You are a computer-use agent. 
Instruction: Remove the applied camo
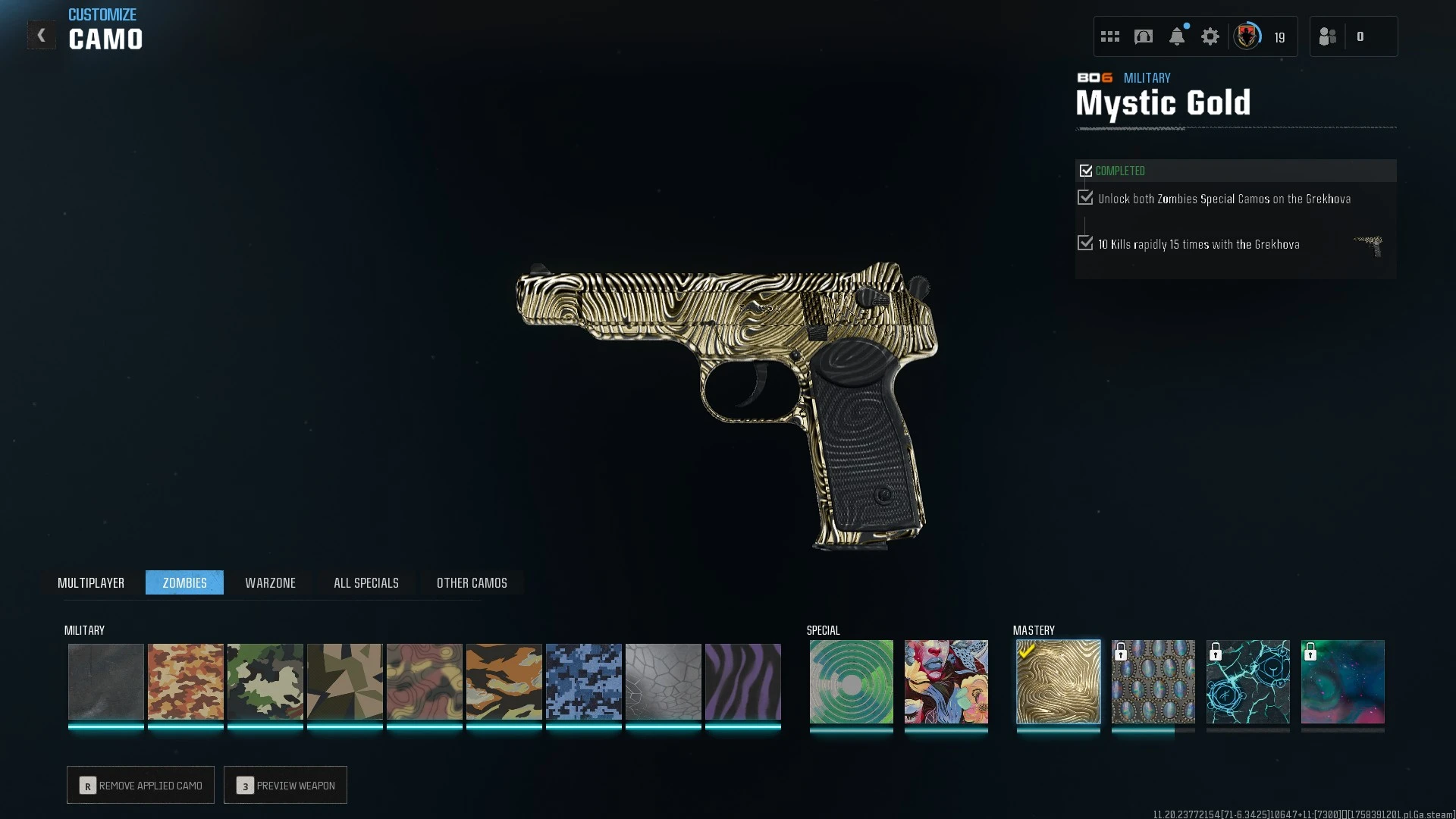click(140, 785)
